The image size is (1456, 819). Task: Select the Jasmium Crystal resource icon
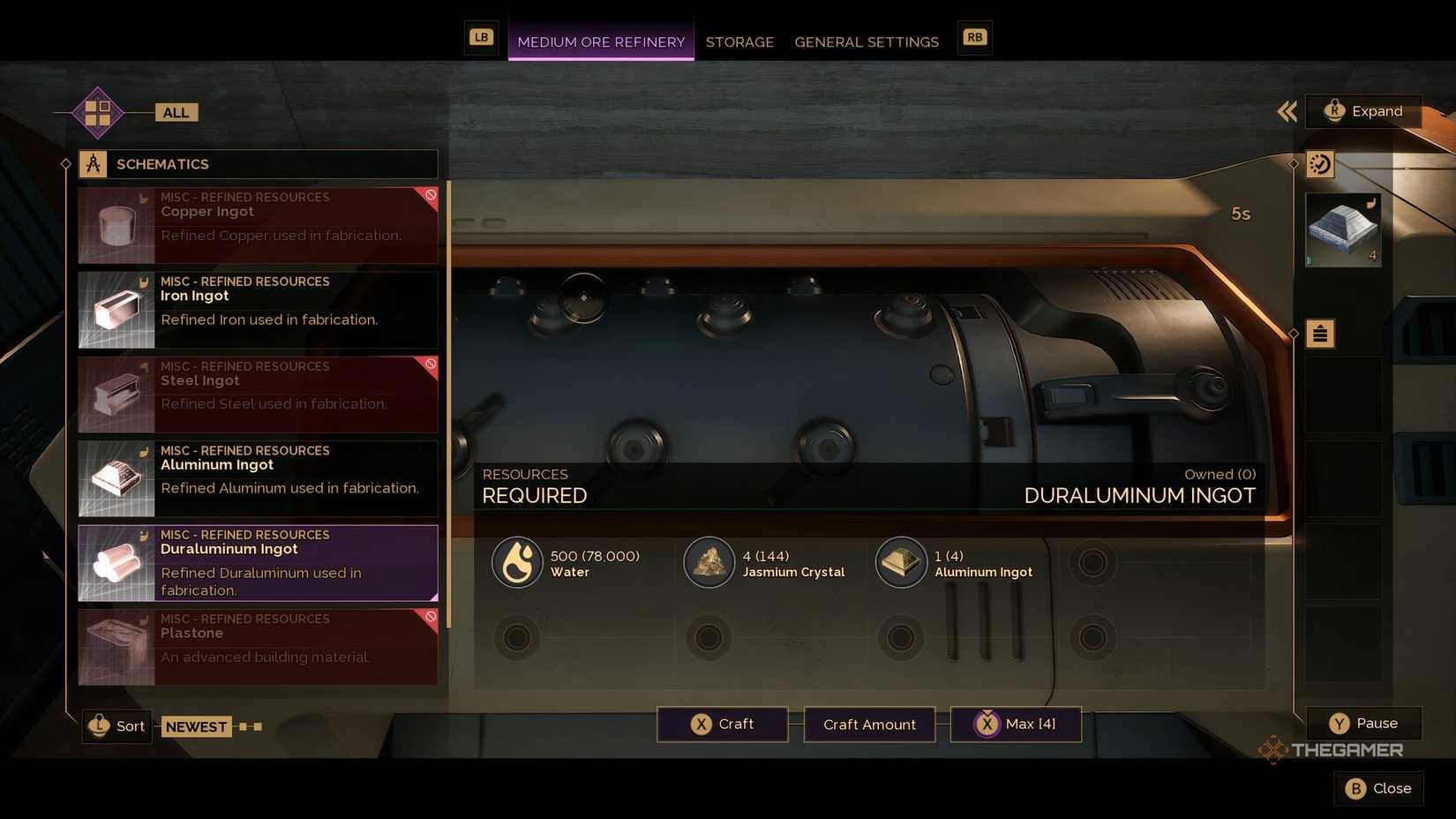[709, 562]
